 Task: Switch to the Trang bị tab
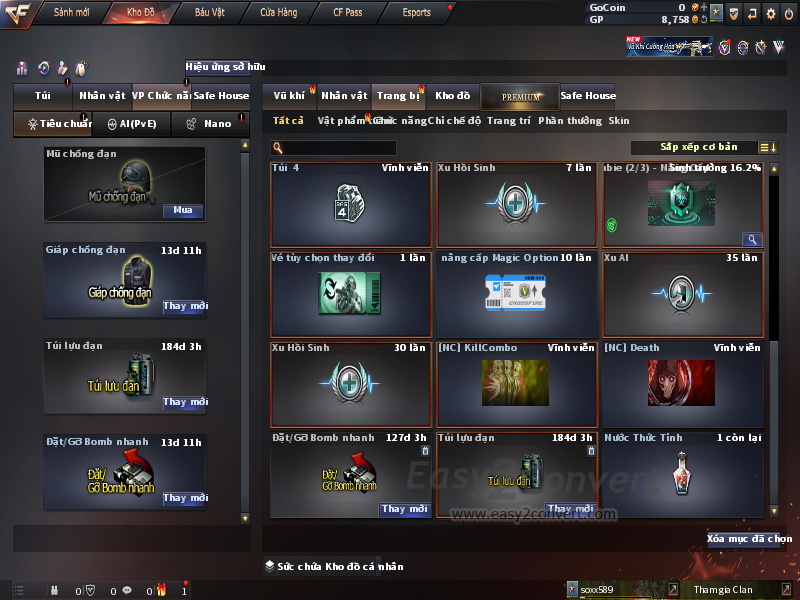(x=398, y=96)
